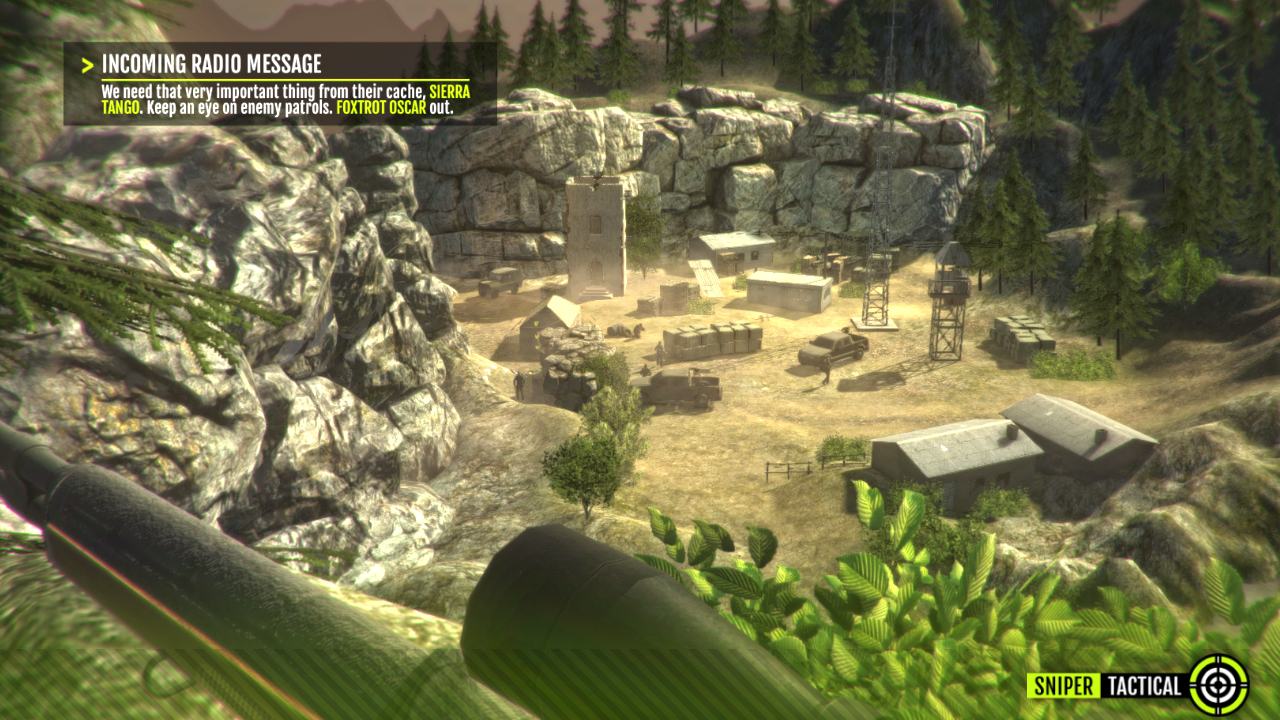Click the Sniper Tactical crosshair icon

1218,685
